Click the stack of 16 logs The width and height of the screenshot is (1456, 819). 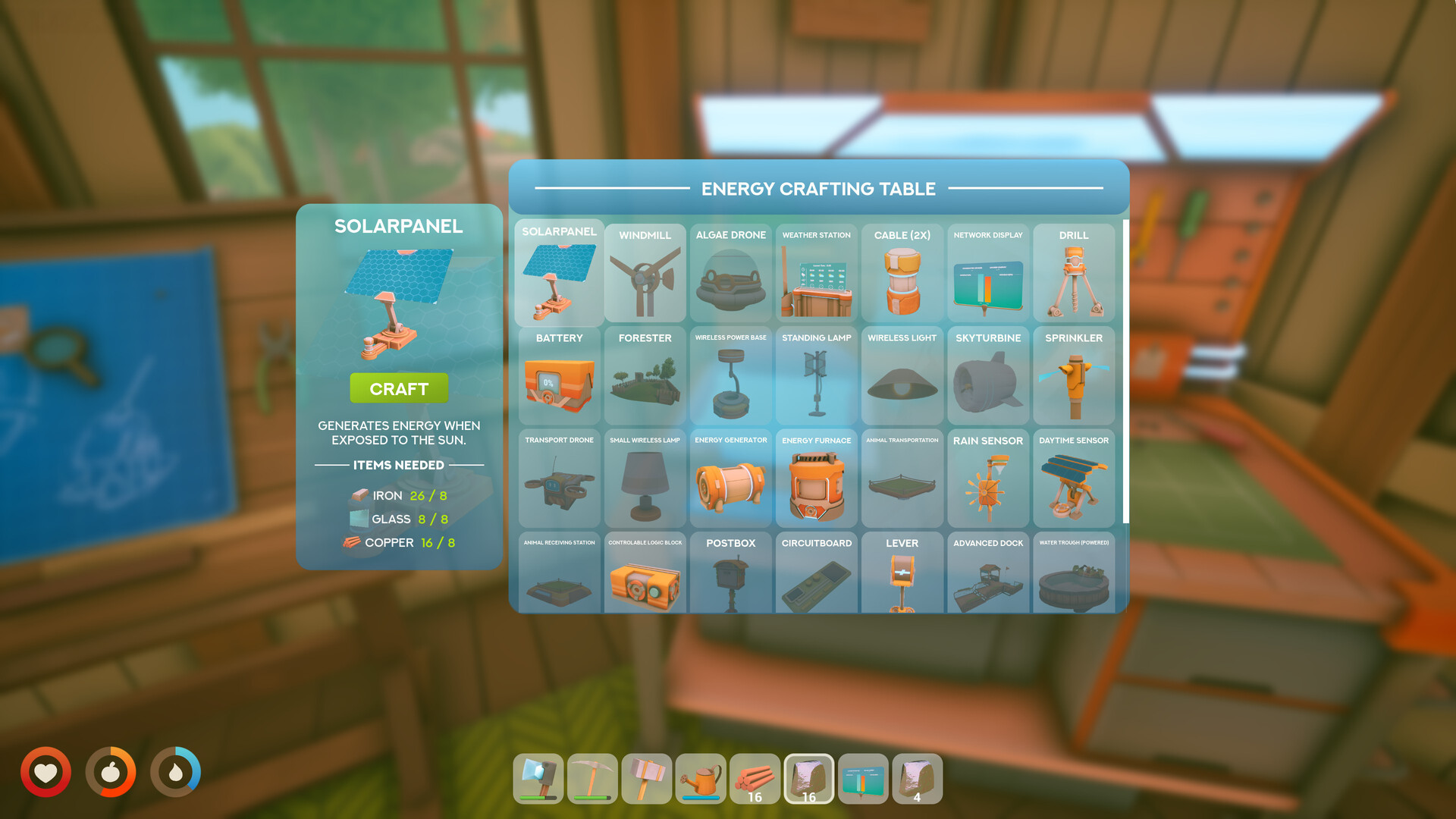[x=755, y=778]
